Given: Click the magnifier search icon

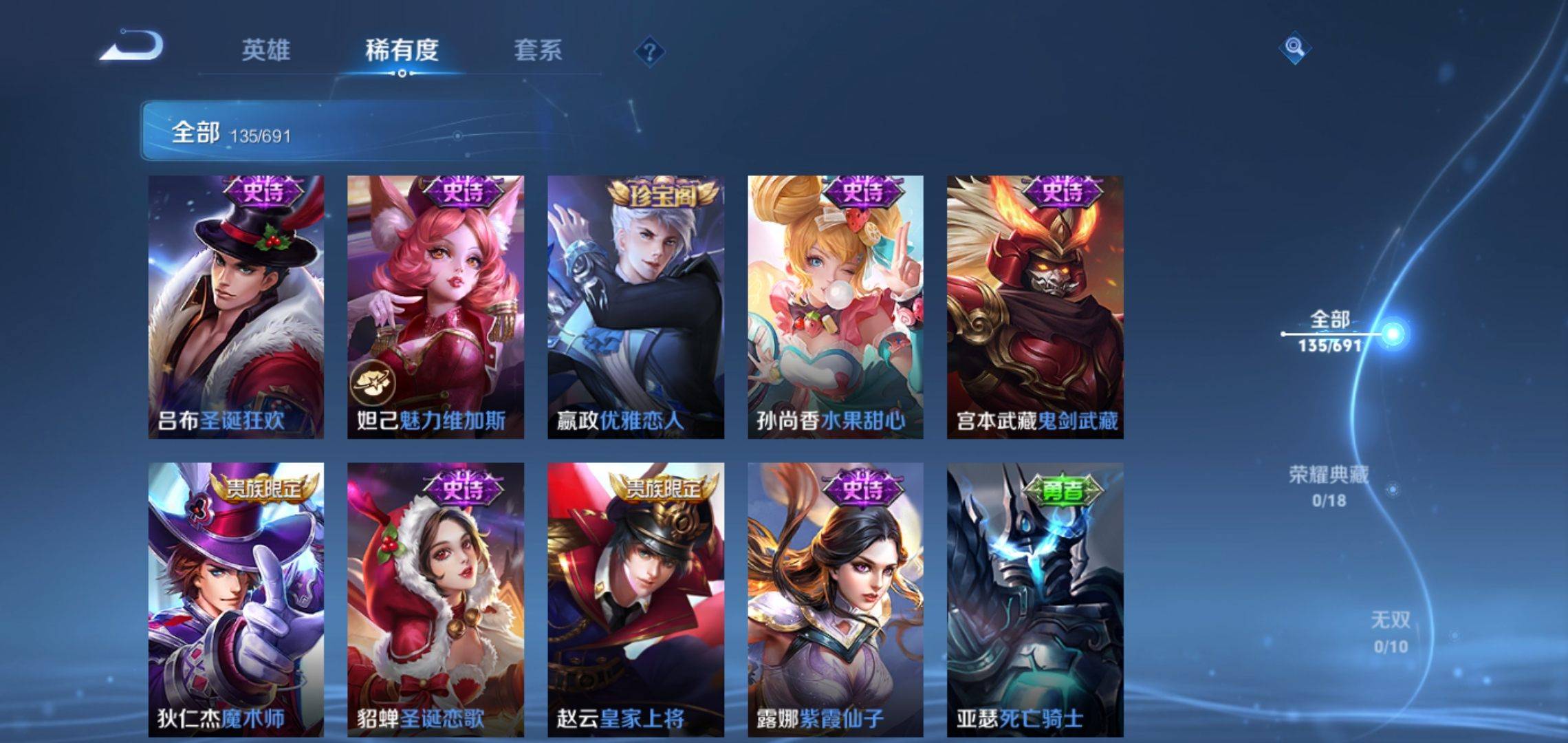Looking at the screenshot, I should tap(1294, 47).
